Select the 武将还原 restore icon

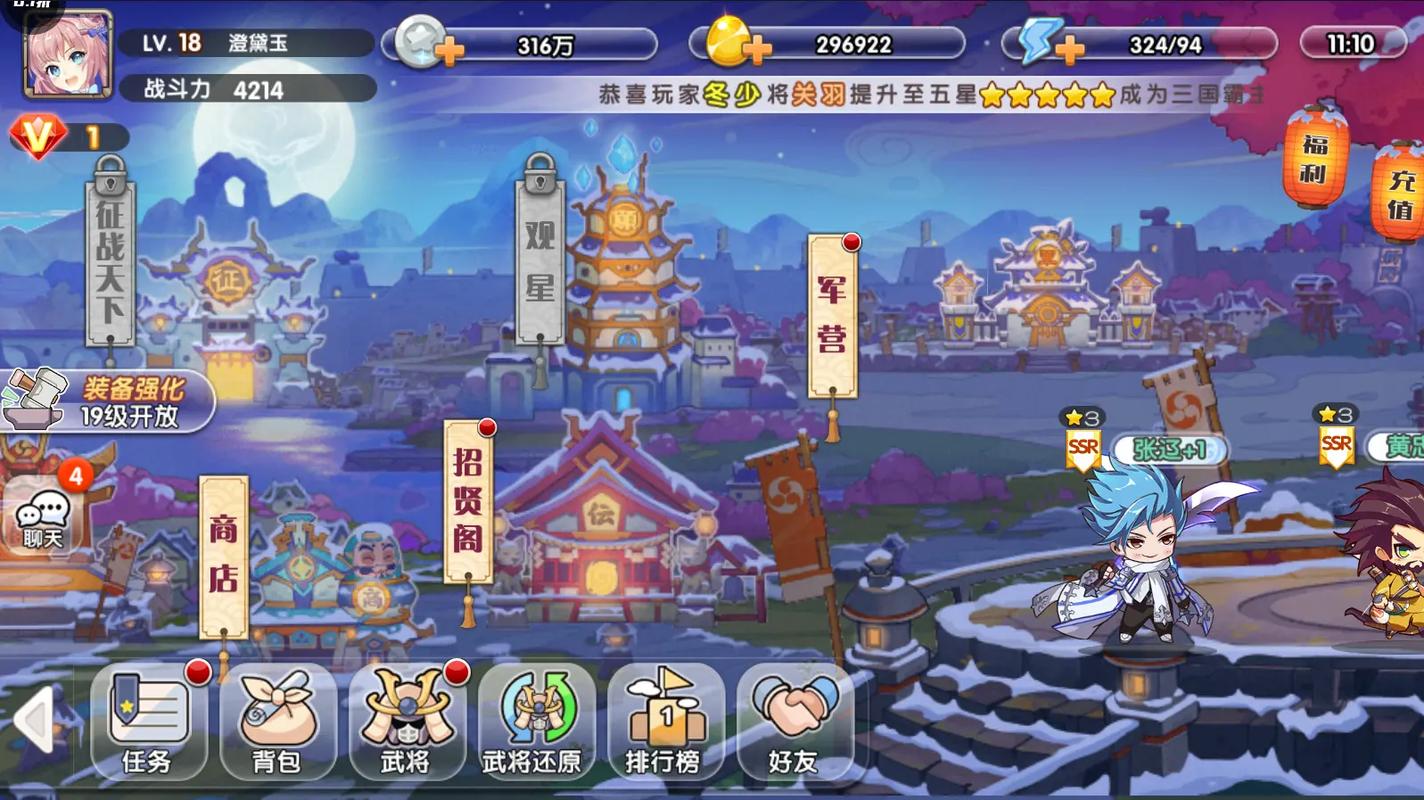[x=537, y=720]
